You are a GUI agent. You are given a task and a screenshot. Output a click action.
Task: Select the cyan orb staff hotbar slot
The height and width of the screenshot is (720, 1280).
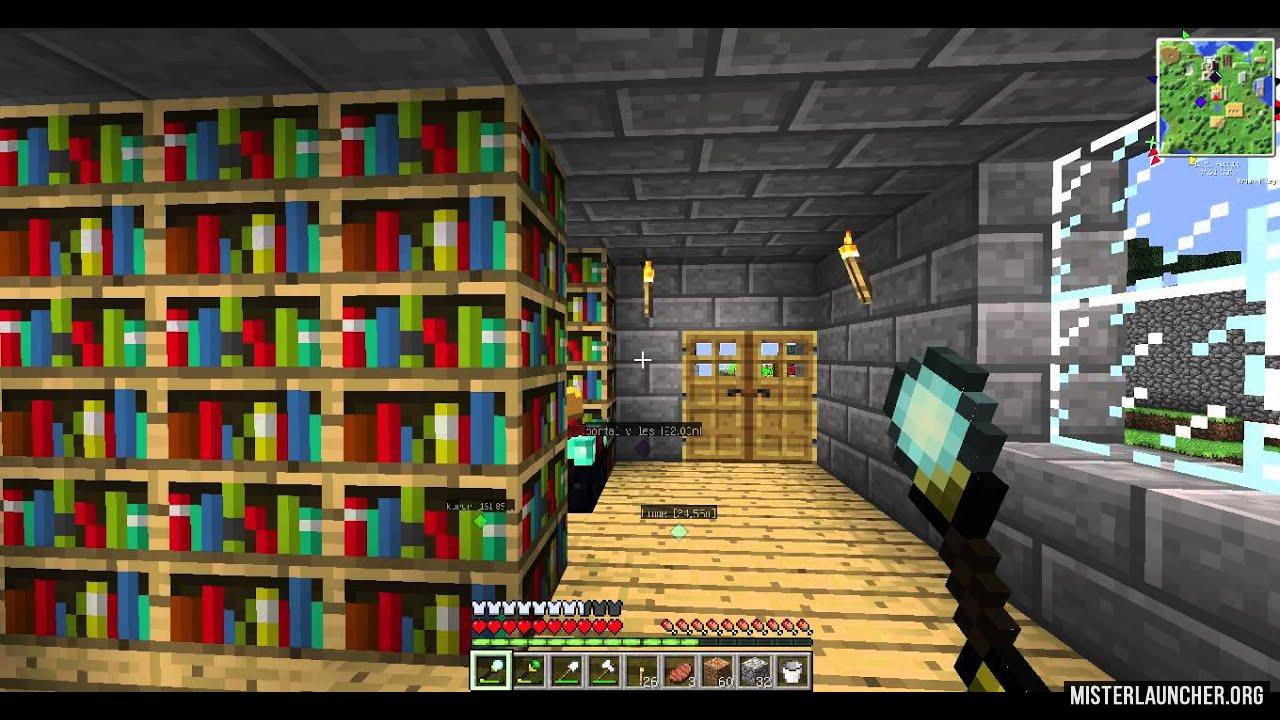coord(491,671)
